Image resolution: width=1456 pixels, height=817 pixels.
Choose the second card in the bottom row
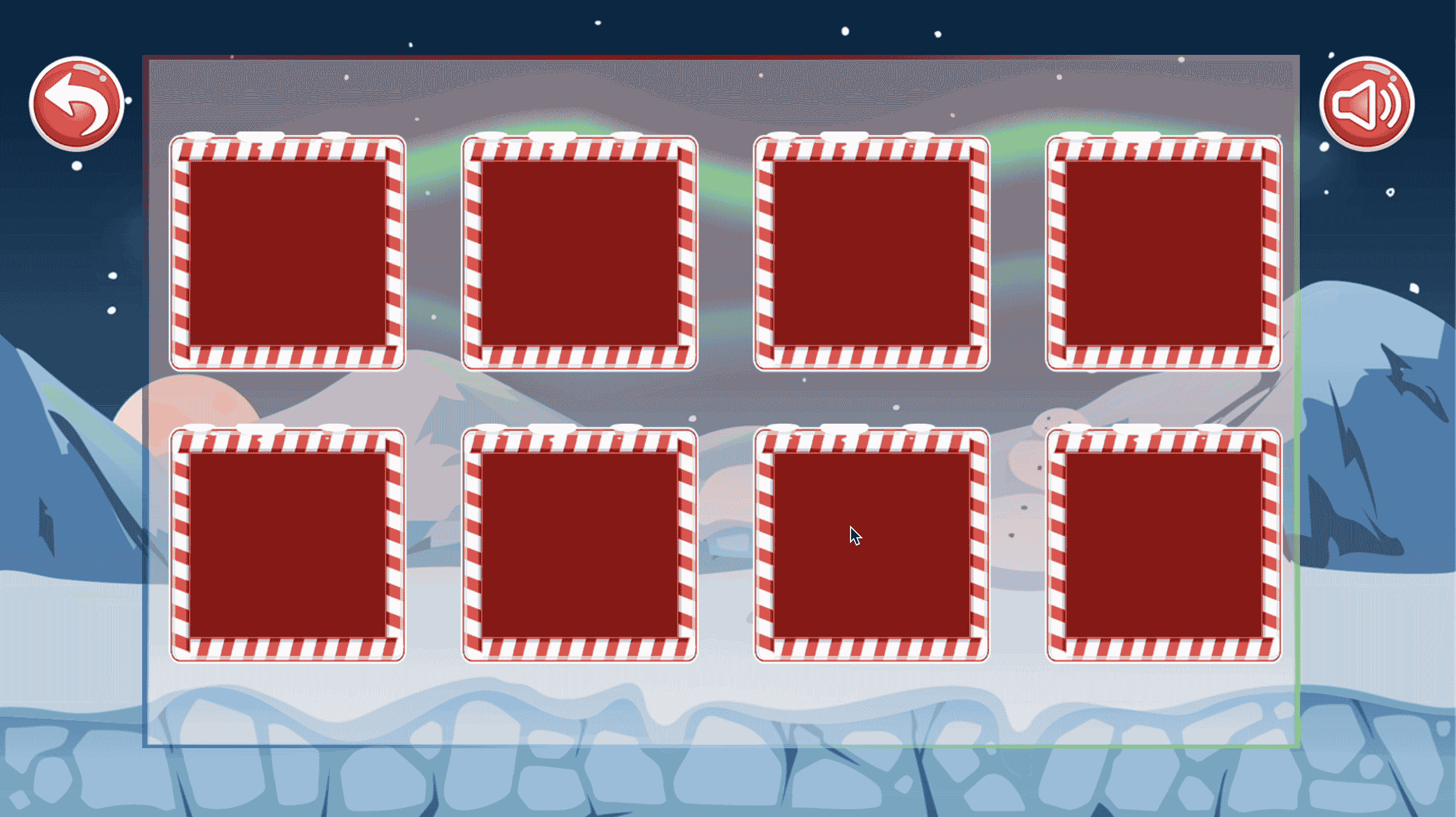(580, 546)
